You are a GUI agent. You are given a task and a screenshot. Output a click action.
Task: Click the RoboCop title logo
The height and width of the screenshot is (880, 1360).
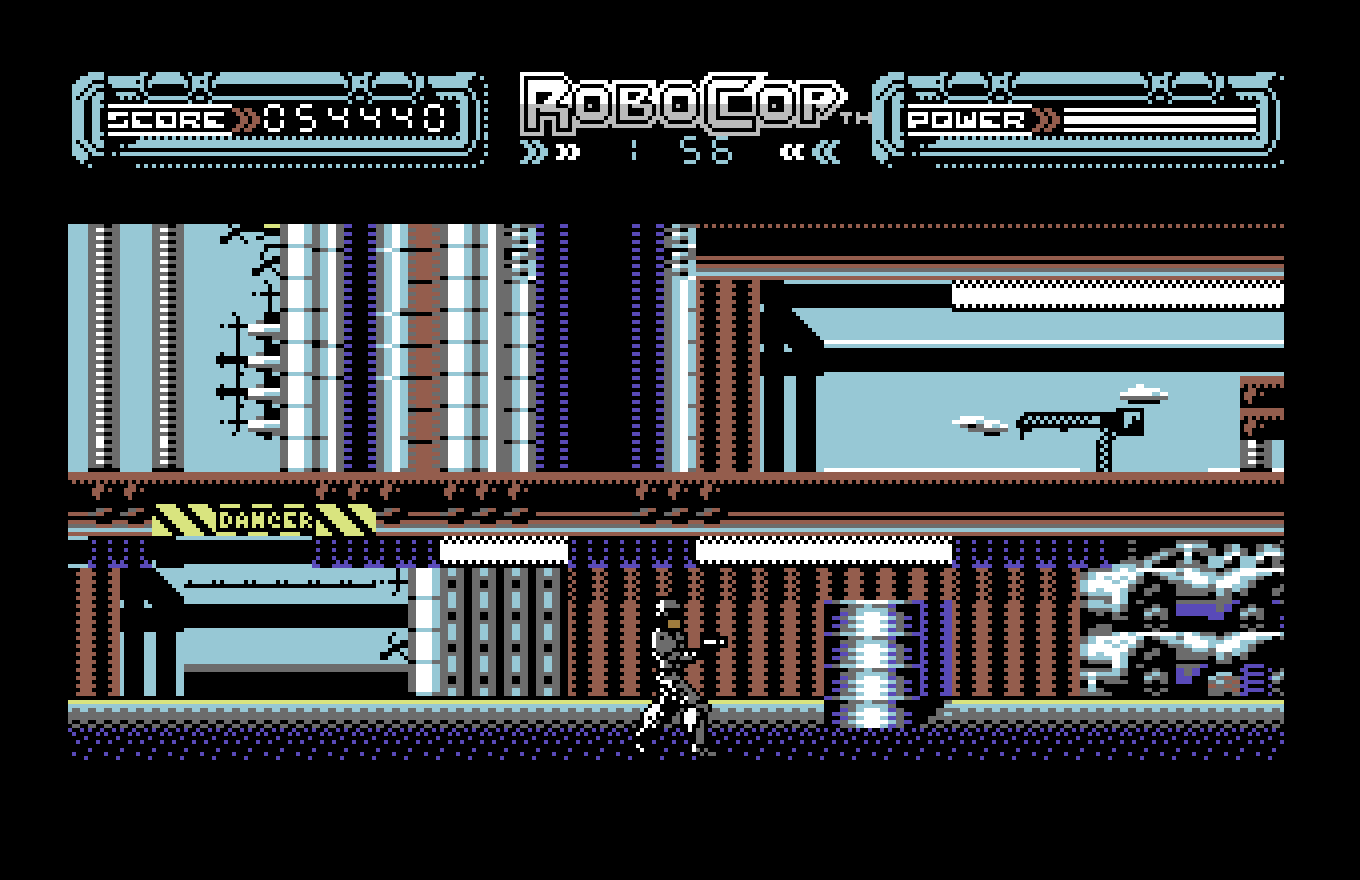[x=678, y=100]
